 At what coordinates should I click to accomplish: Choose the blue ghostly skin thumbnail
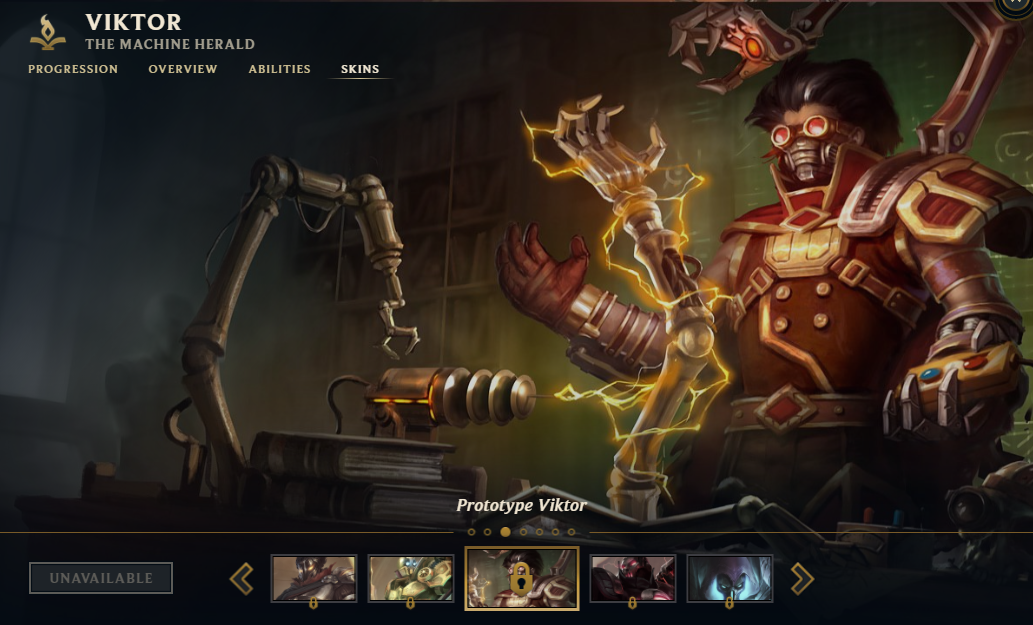pyautogui.click(x=730, y=578)
